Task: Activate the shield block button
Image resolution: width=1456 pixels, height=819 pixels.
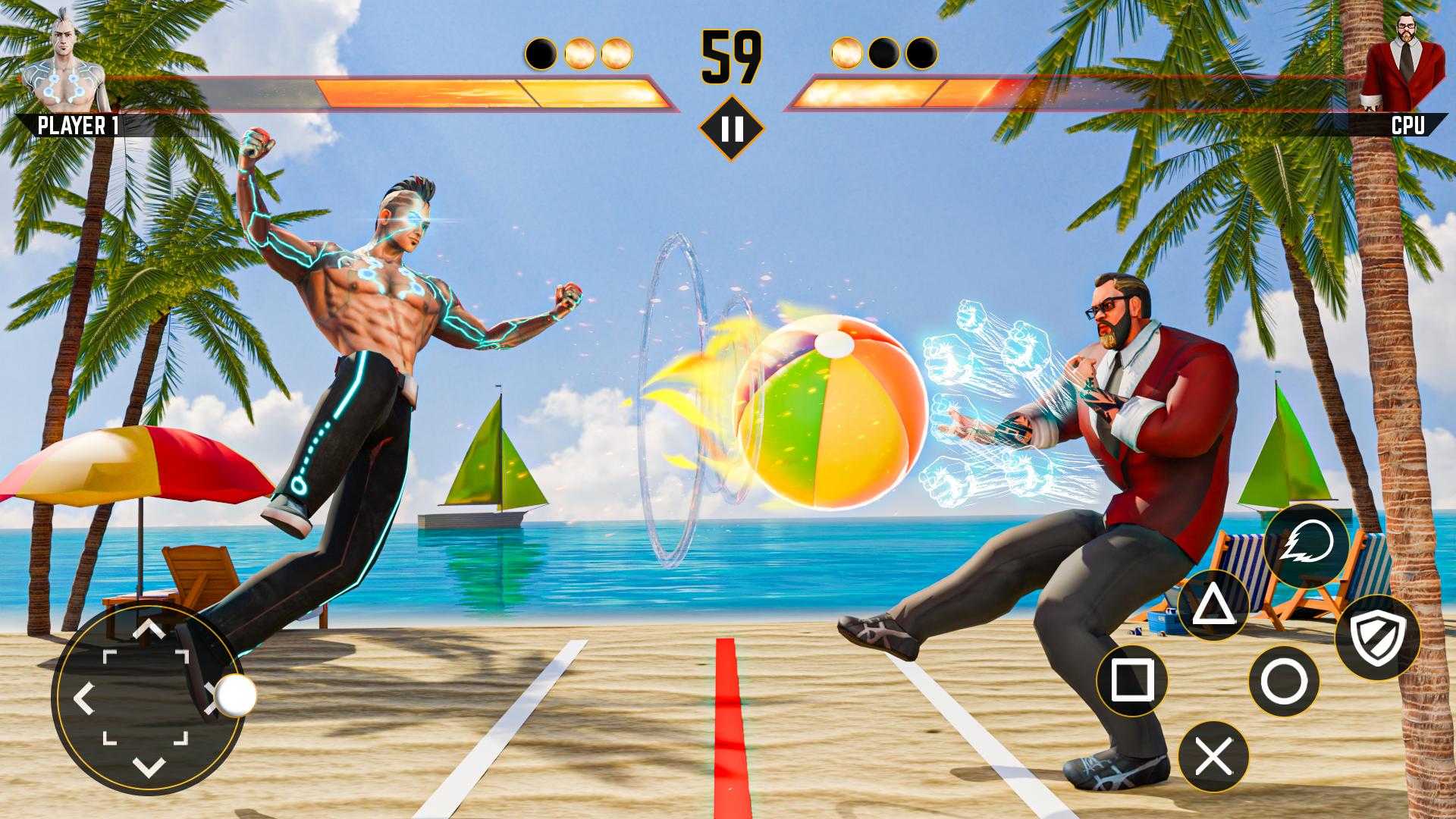Action: pyautogui.click(x=1376, y=638)
